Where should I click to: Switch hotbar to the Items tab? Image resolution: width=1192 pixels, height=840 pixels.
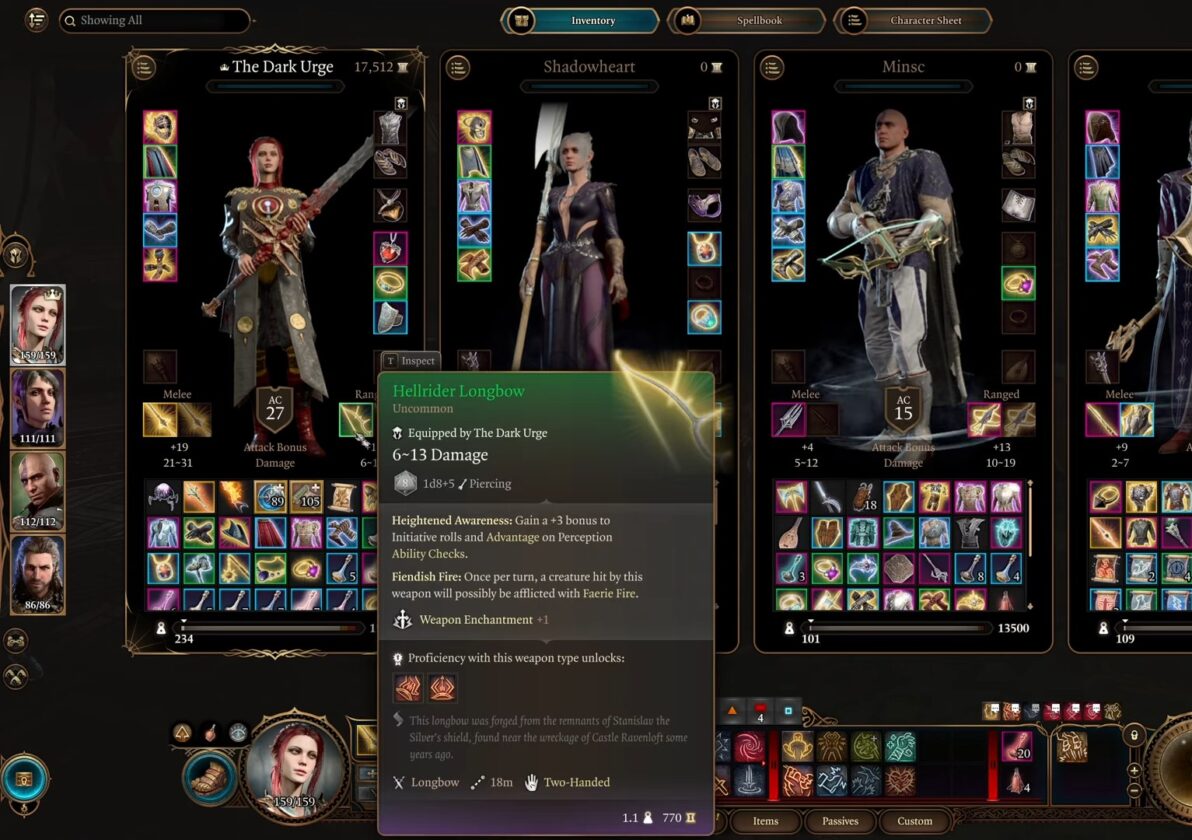(x=766, y=821)
